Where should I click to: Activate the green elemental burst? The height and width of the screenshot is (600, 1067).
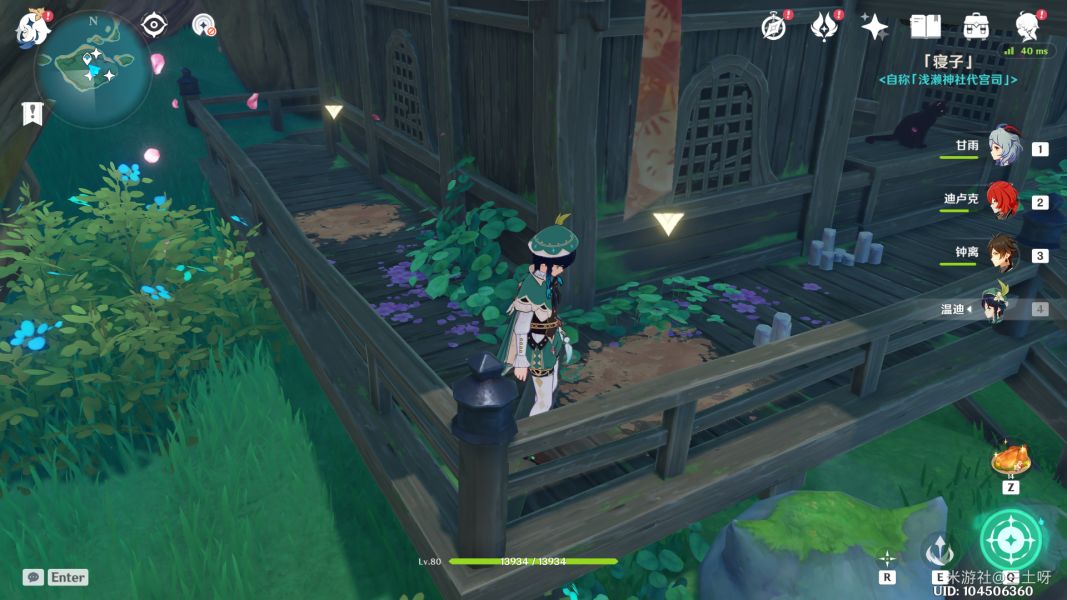(1011, 540)
